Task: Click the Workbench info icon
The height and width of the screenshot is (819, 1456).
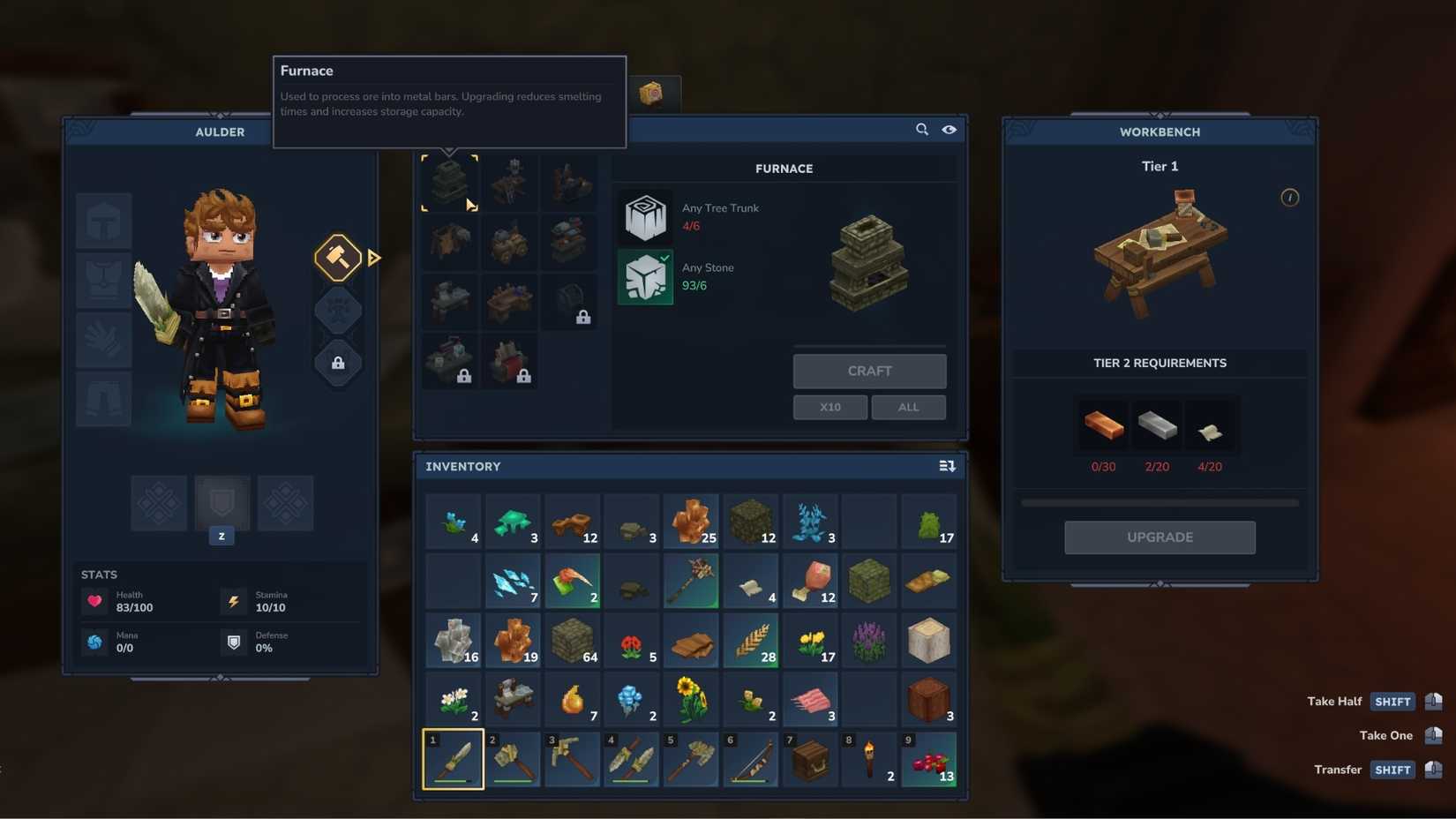Action: tap(1289, 198)
